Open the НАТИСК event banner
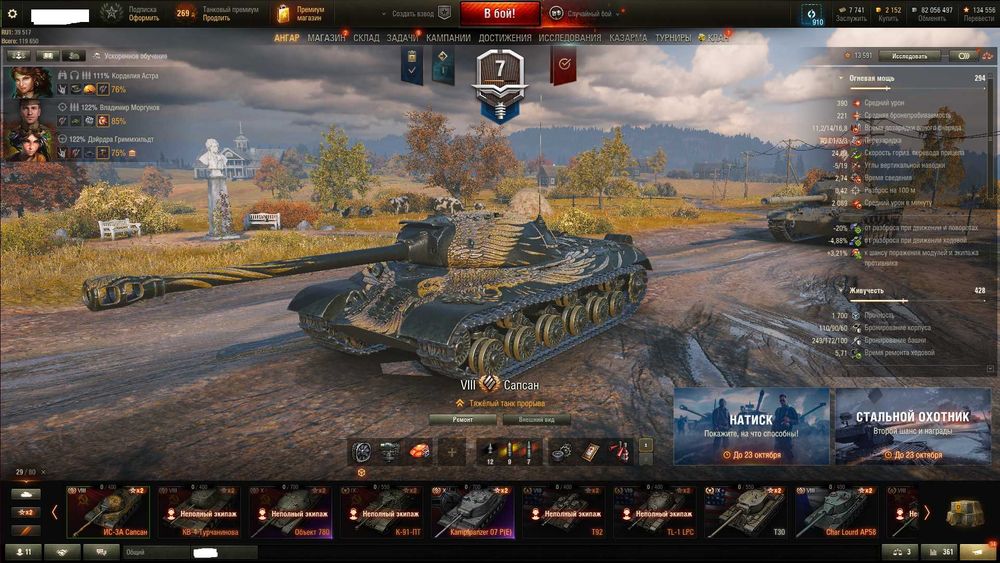The width and height of the screenshot is (1000, 563). (x=751, y=427)
